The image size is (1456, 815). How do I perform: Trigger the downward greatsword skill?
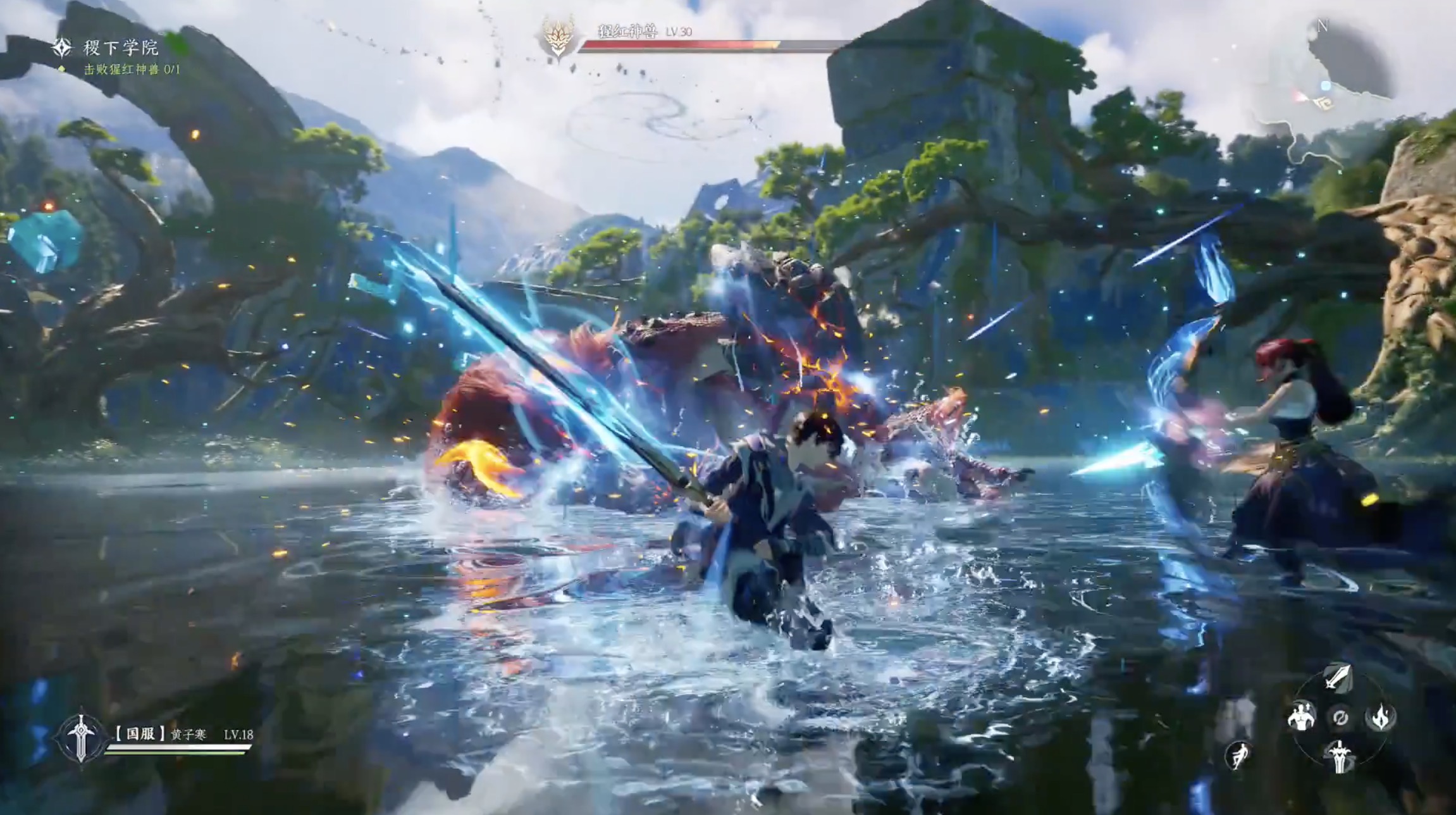coord(1339,757)
